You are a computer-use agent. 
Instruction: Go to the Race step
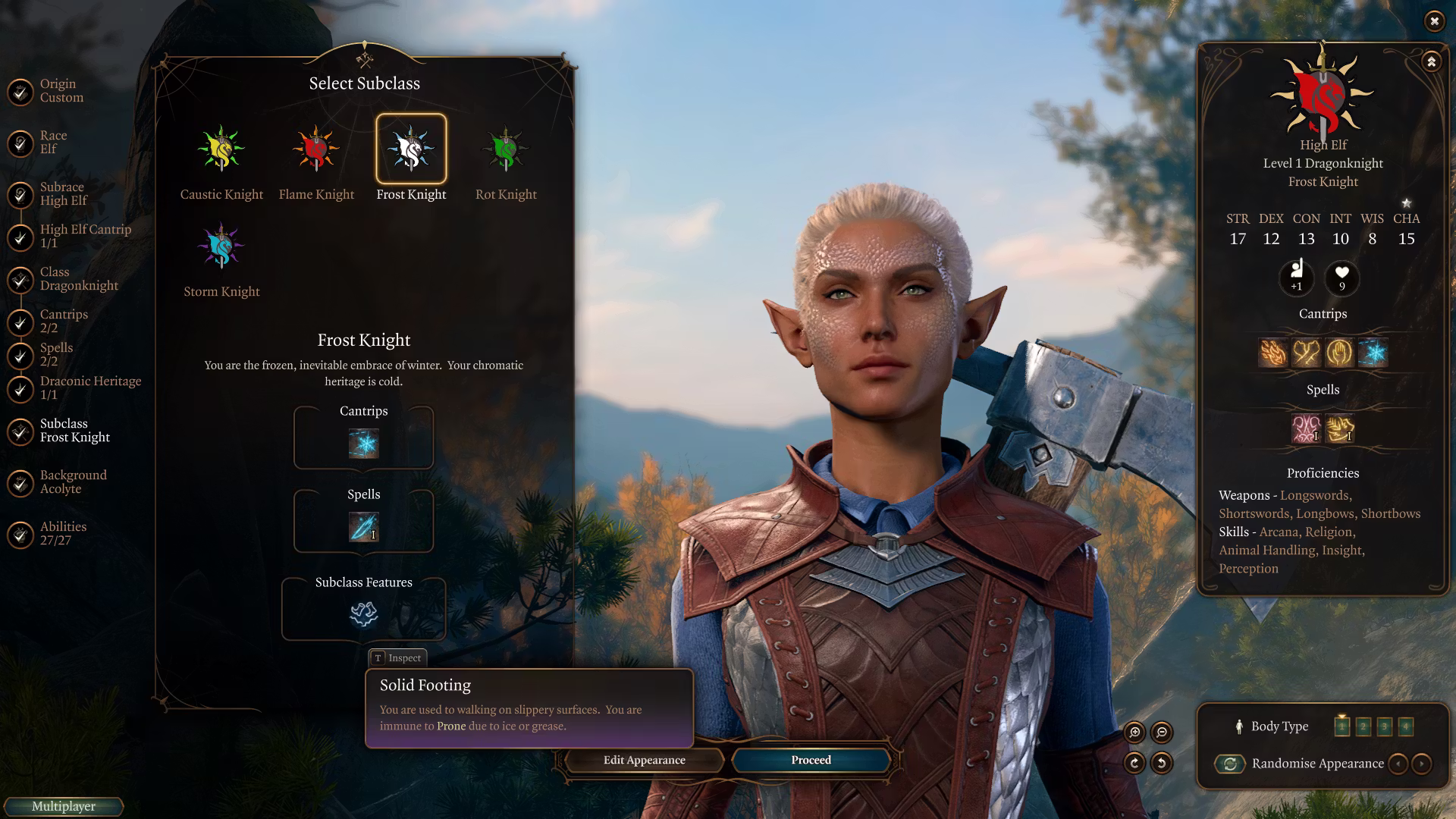click(53, 142)
